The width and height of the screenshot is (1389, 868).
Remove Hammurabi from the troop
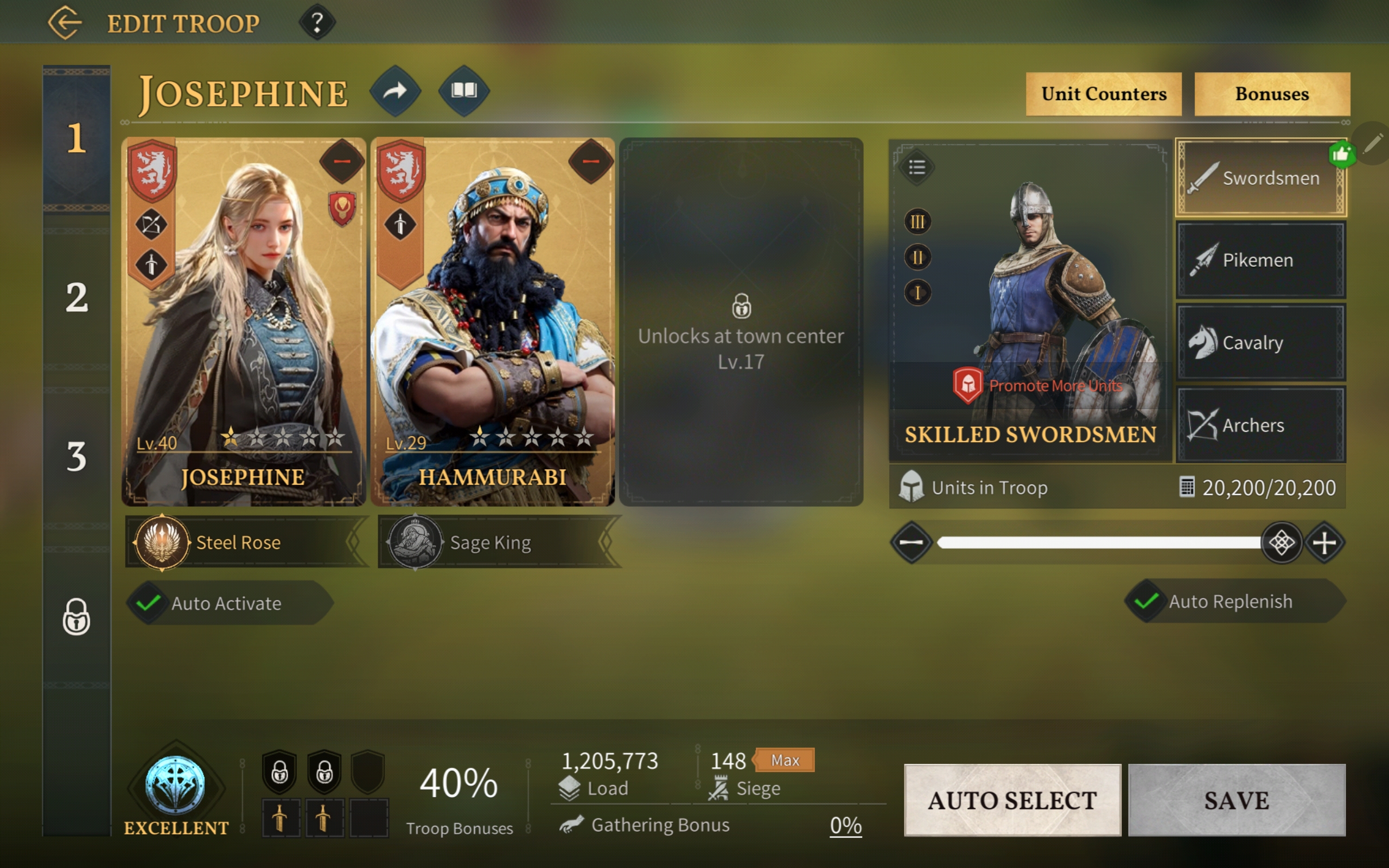pos(591,161)
